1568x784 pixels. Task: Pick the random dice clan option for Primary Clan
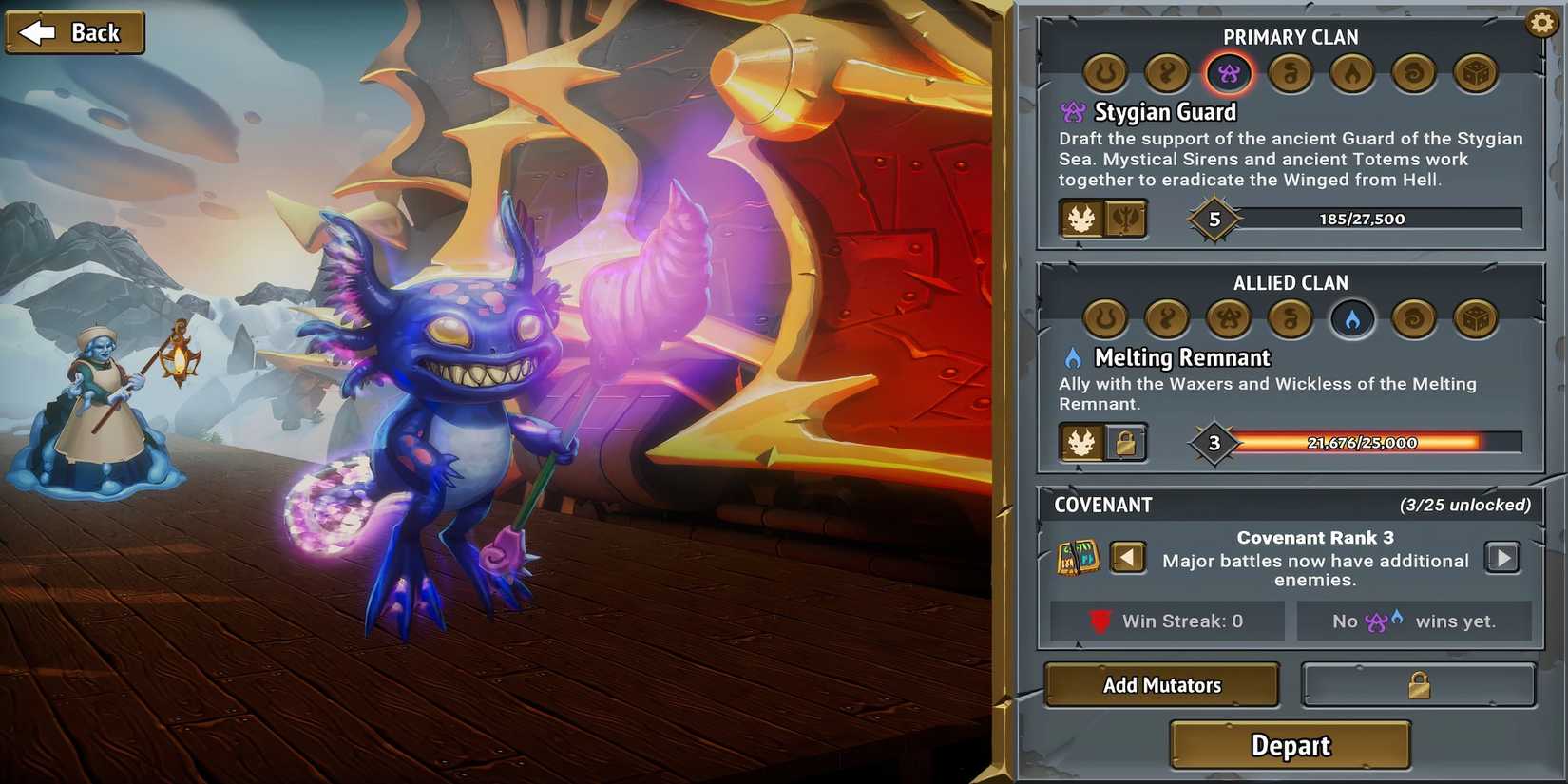(x=1476, y=73)
